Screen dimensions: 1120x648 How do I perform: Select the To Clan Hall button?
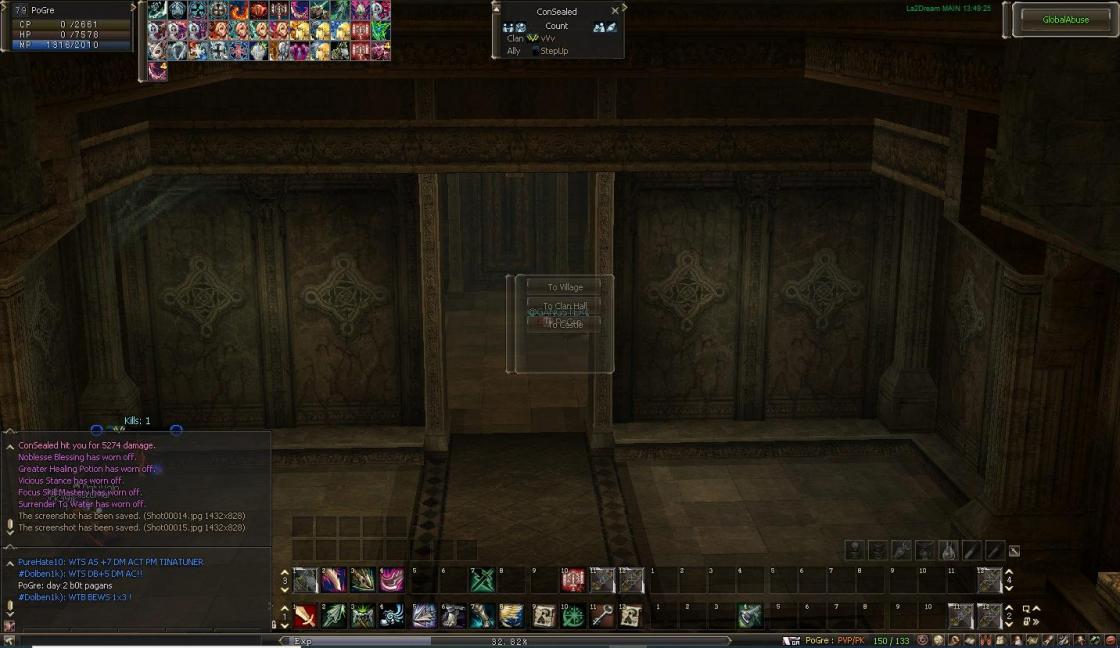click(x=564, y=306)
